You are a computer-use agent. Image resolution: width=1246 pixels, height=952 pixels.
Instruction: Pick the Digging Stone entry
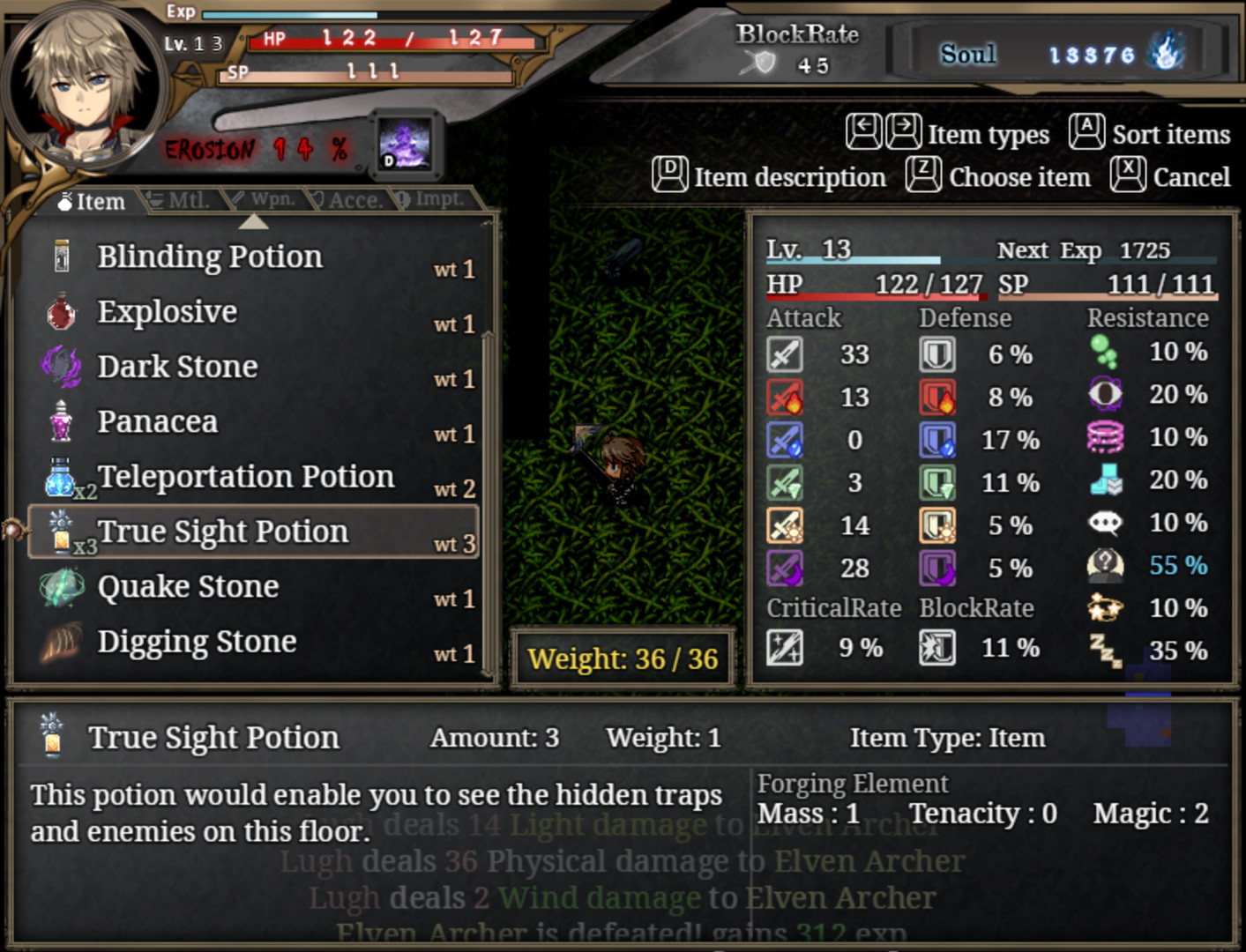click(x=197, y=642)
